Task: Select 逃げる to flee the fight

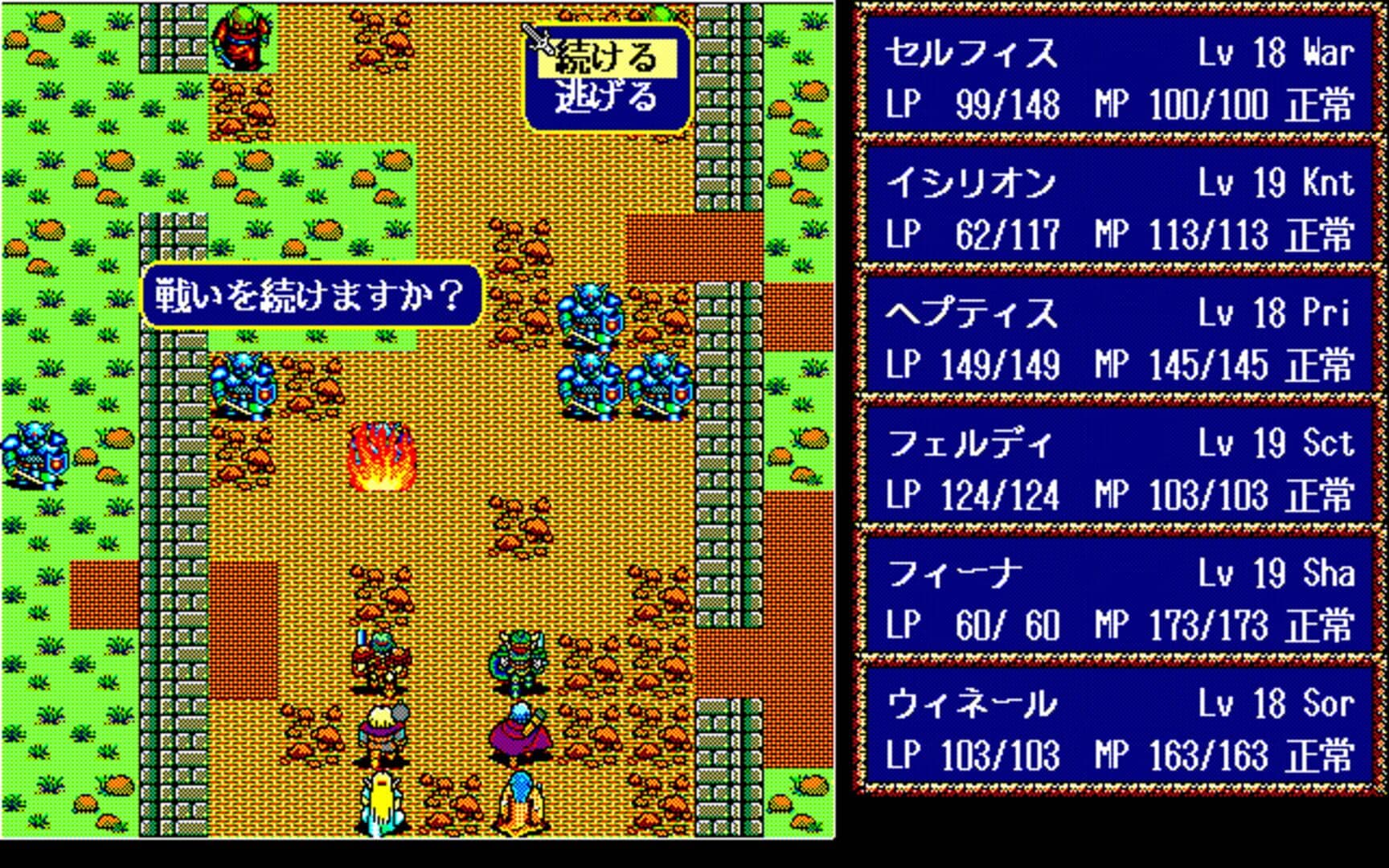Action: pyautogui.click(x=607, y=98)
